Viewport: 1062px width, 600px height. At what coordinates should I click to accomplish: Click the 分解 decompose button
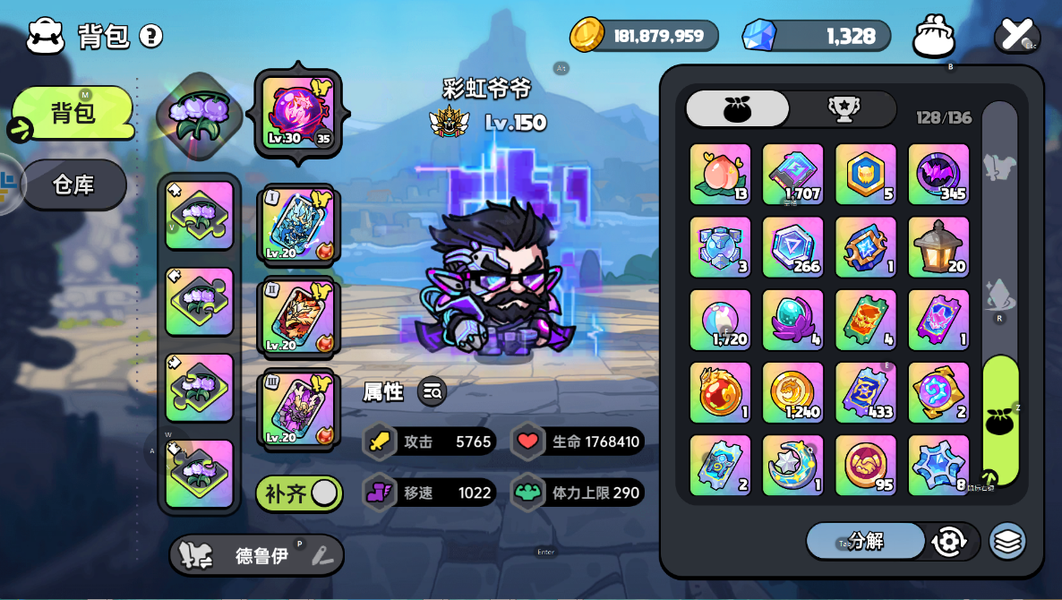[865, 541]
